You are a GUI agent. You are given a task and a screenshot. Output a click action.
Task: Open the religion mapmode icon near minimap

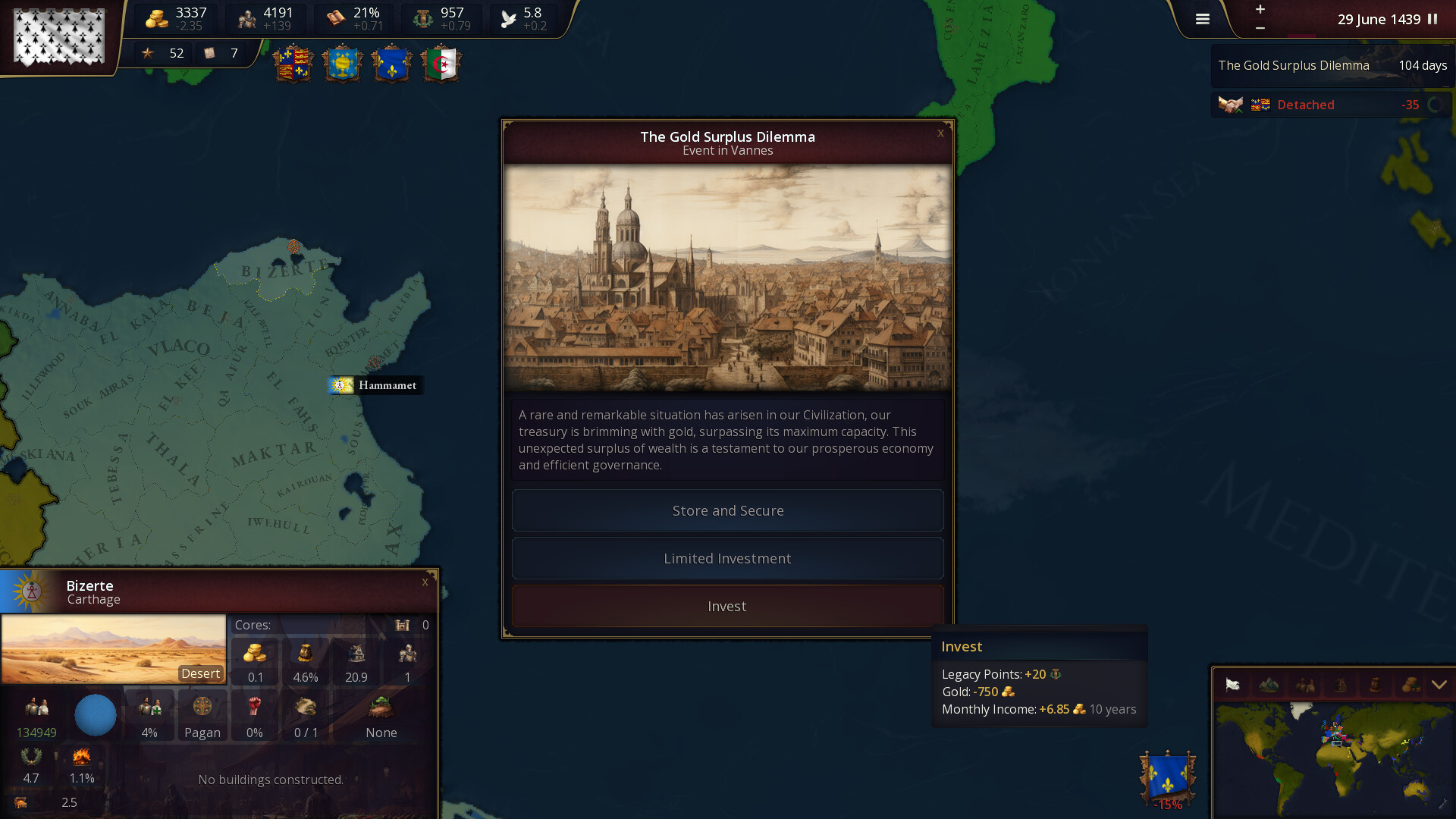point(1340,684)
